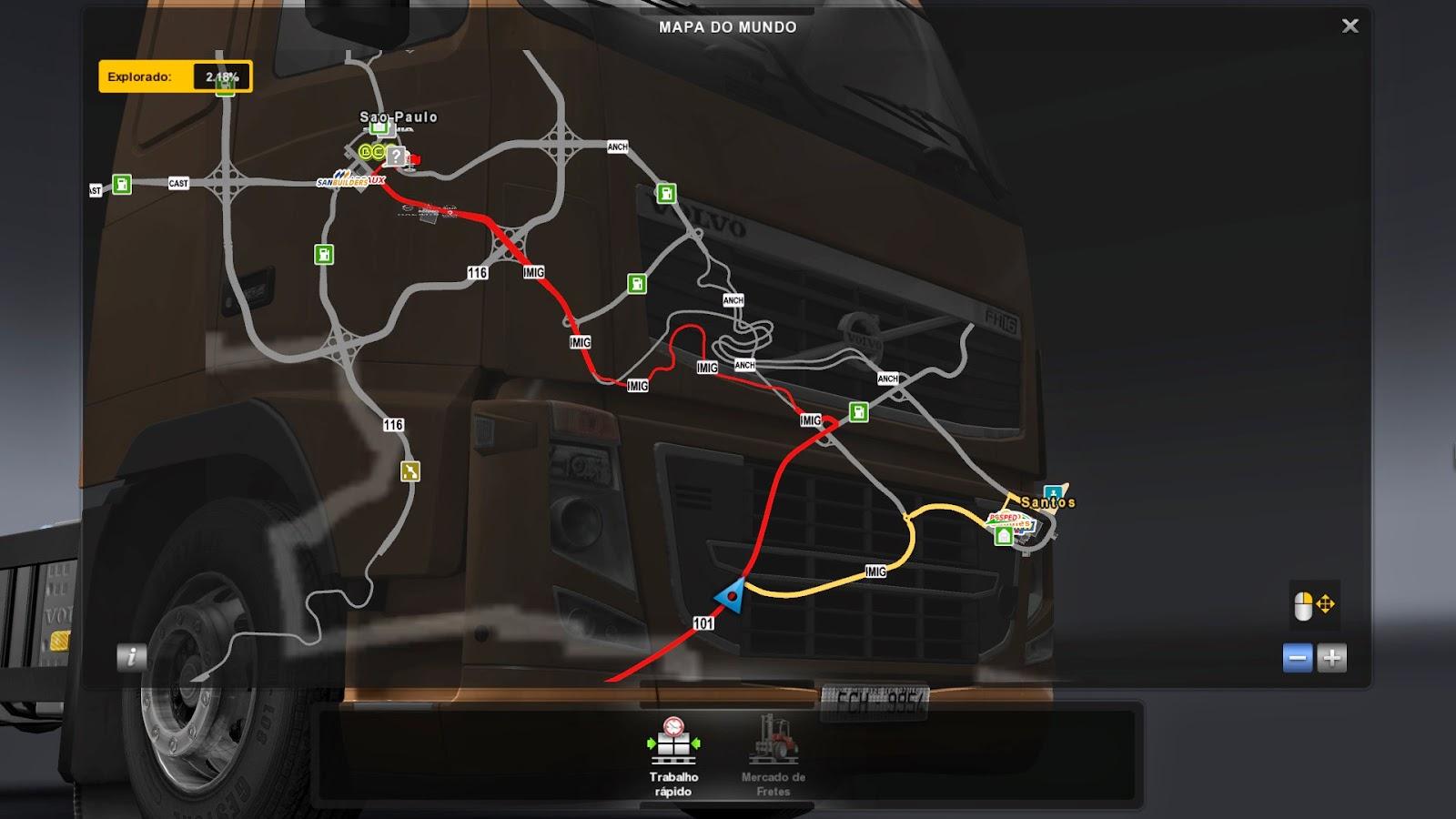Click the Santos city label

(x=1047, y=502)
